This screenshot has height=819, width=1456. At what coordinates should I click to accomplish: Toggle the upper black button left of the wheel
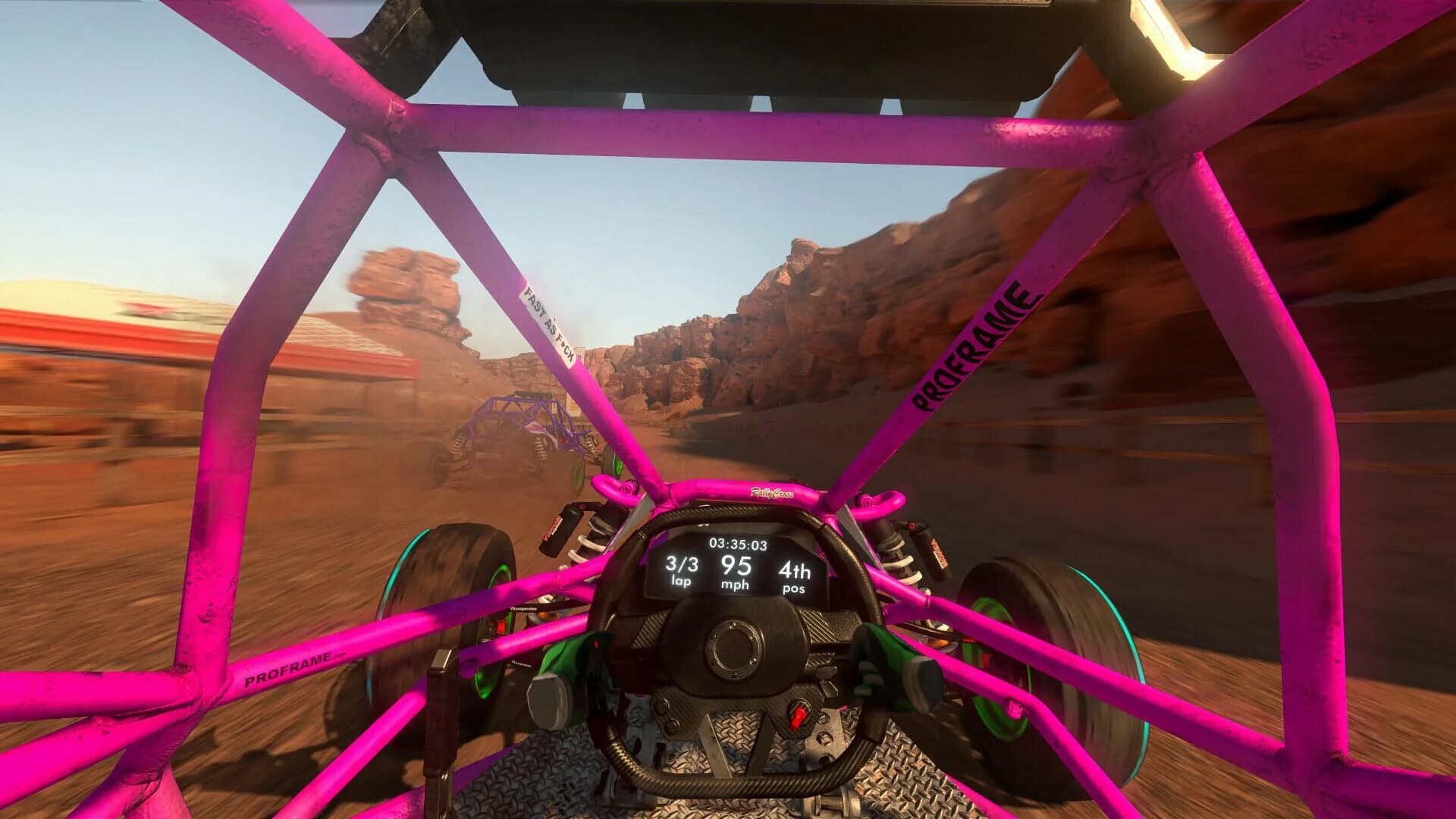click(x=663, y=708)
